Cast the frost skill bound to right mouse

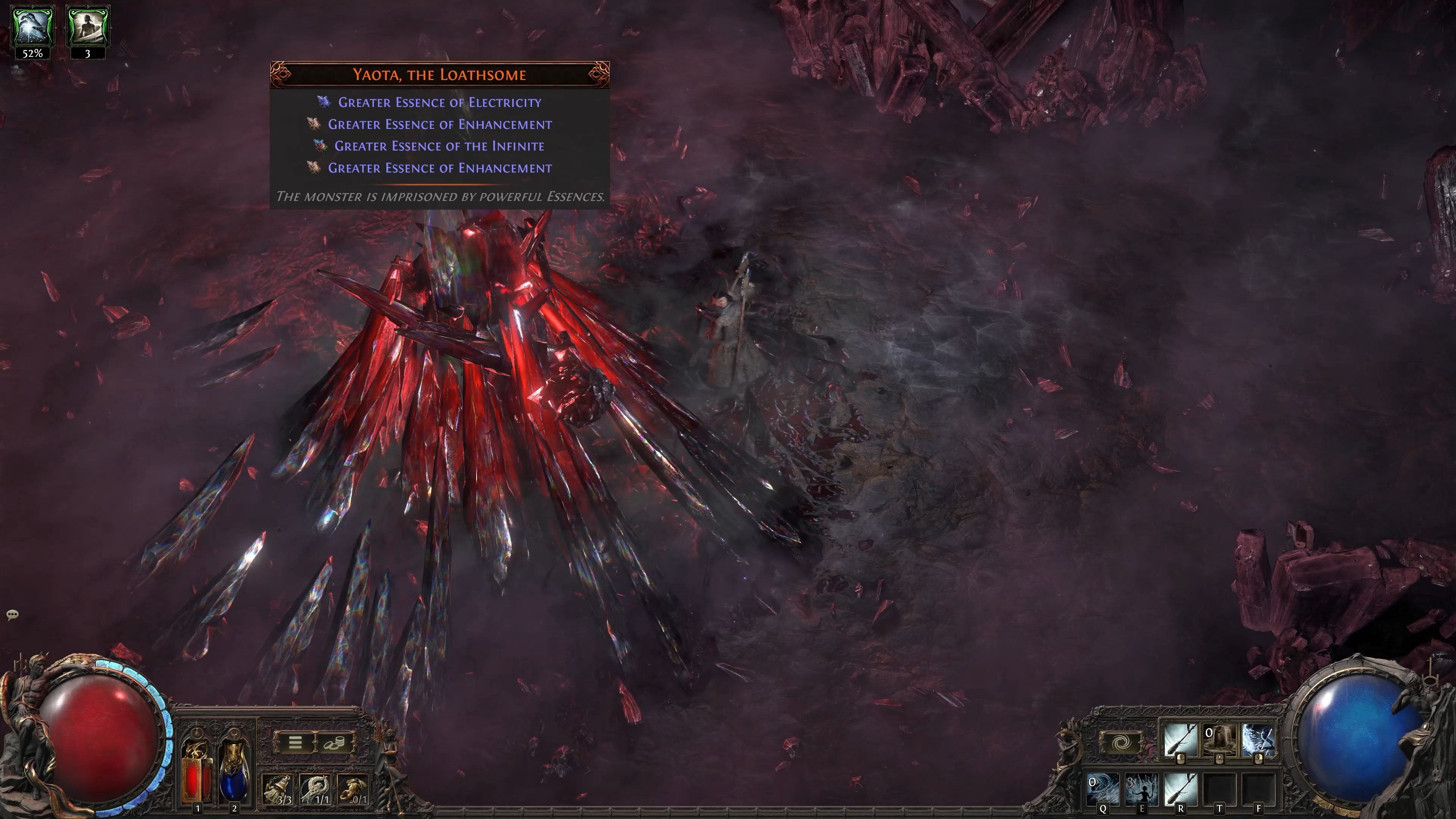[1258, 741]
